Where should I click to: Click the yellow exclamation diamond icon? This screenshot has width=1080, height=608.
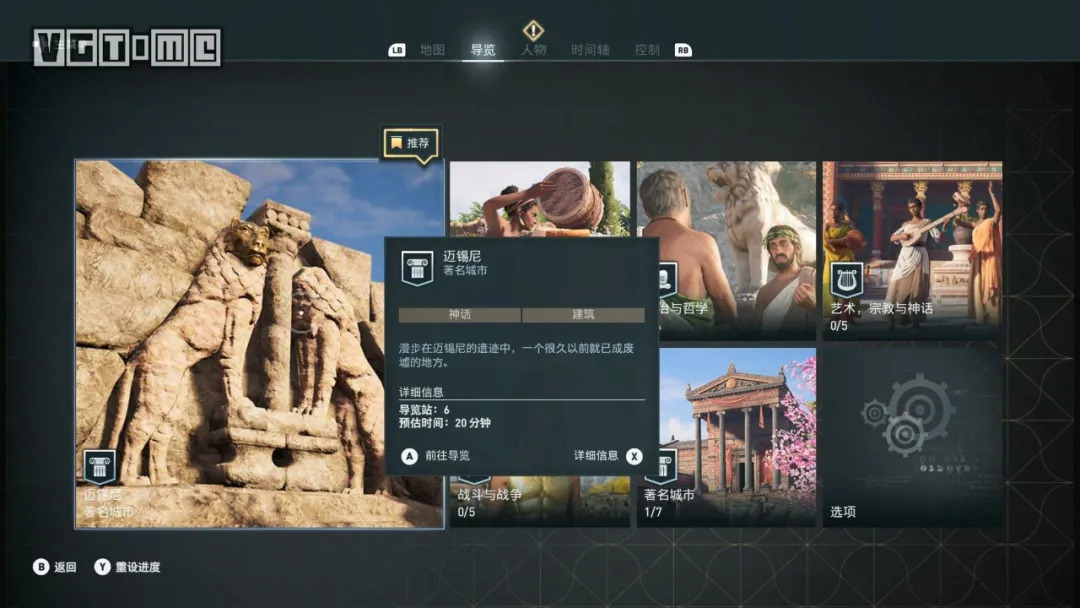[534, 30]
